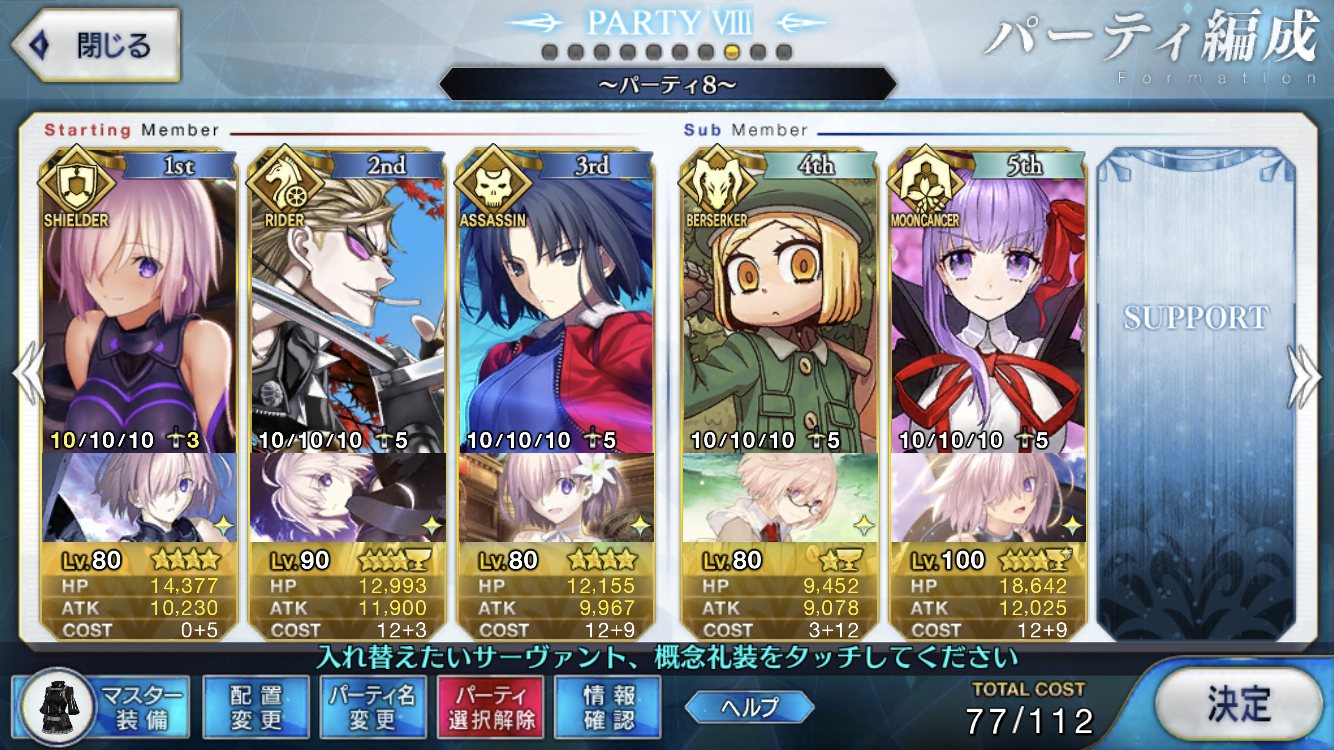Rename the party with パーティ名変更
Screen dimensions: 1334x750
(372, 707)
